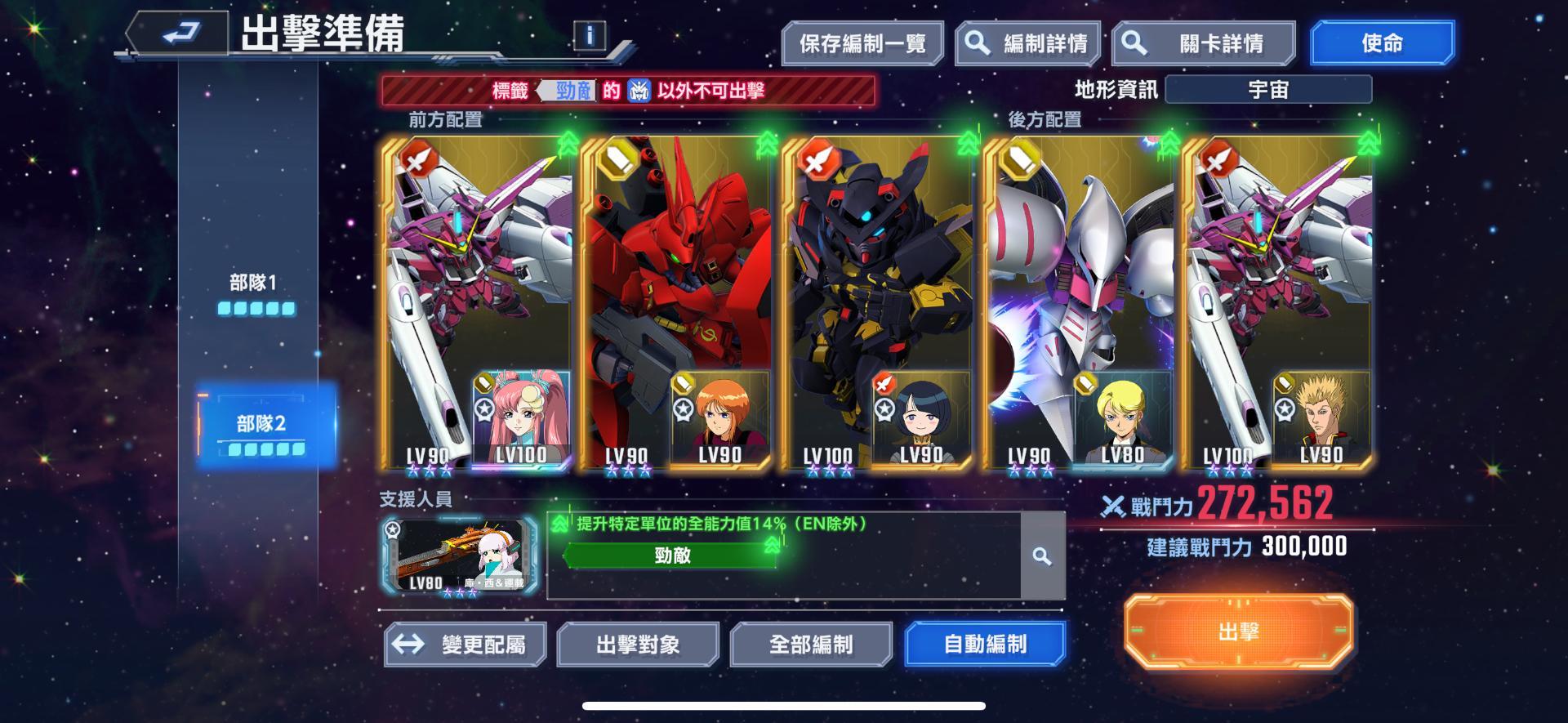Click the 保存編制一覽 button

click(862, 42)
